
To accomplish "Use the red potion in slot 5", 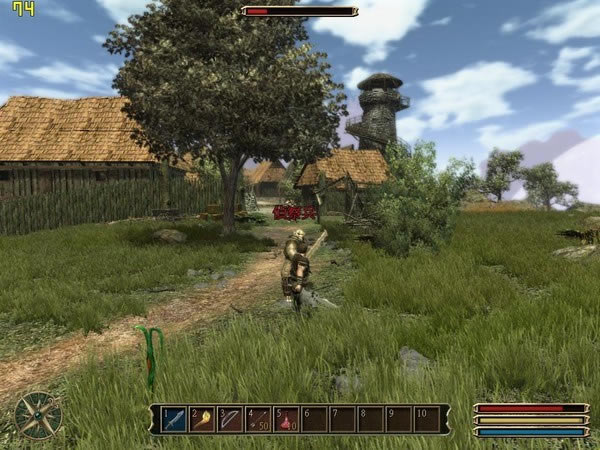I will tap(286, 419).
